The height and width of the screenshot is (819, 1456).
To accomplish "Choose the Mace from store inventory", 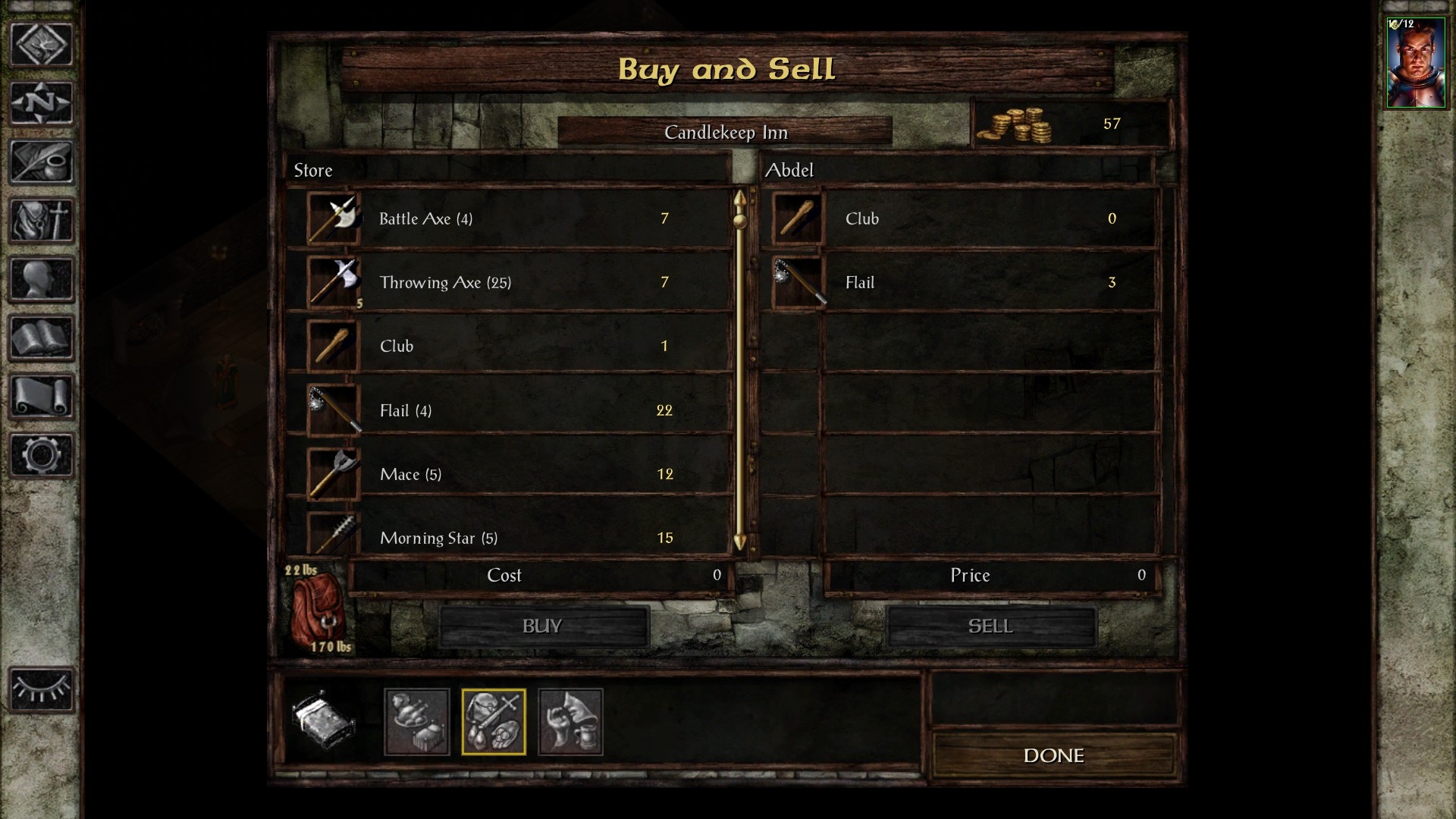I will (x=508, y=474).
